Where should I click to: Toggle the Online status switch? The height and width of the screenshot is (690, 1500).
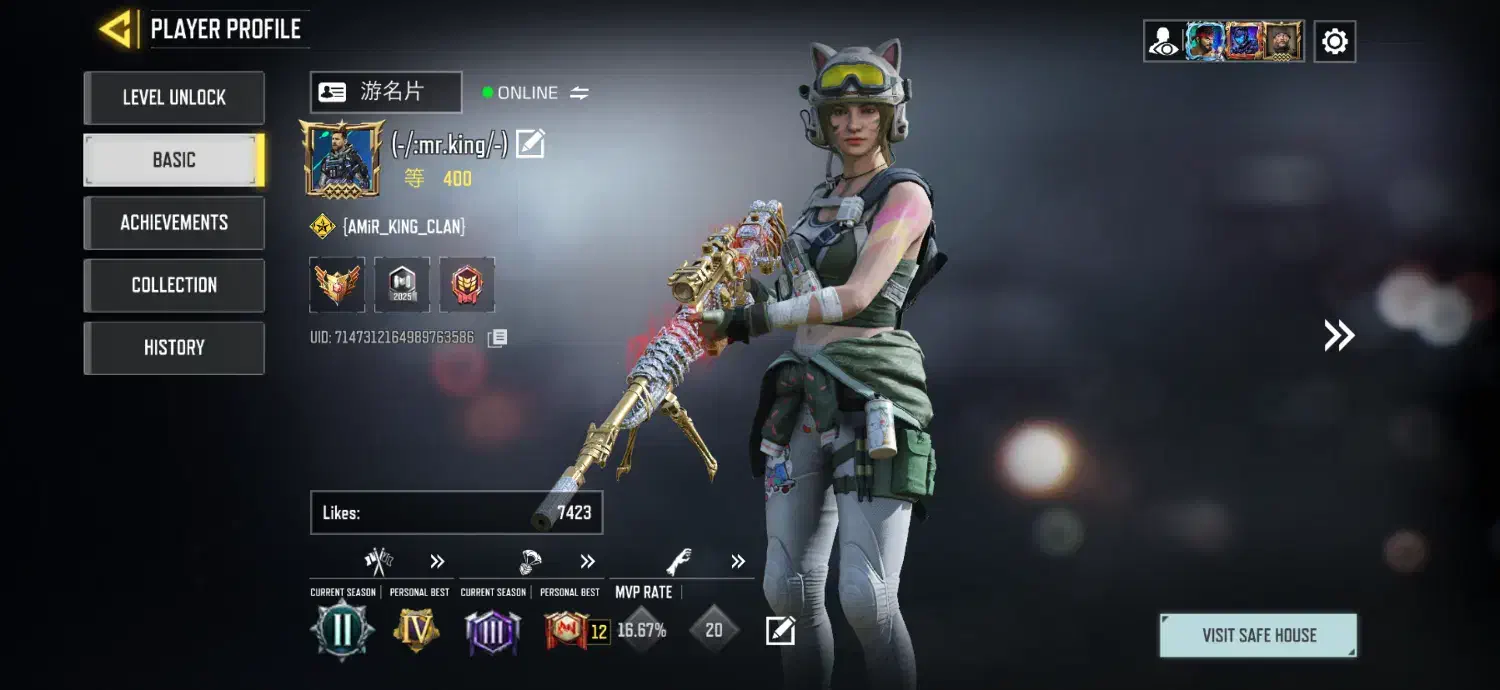[579, 93]
